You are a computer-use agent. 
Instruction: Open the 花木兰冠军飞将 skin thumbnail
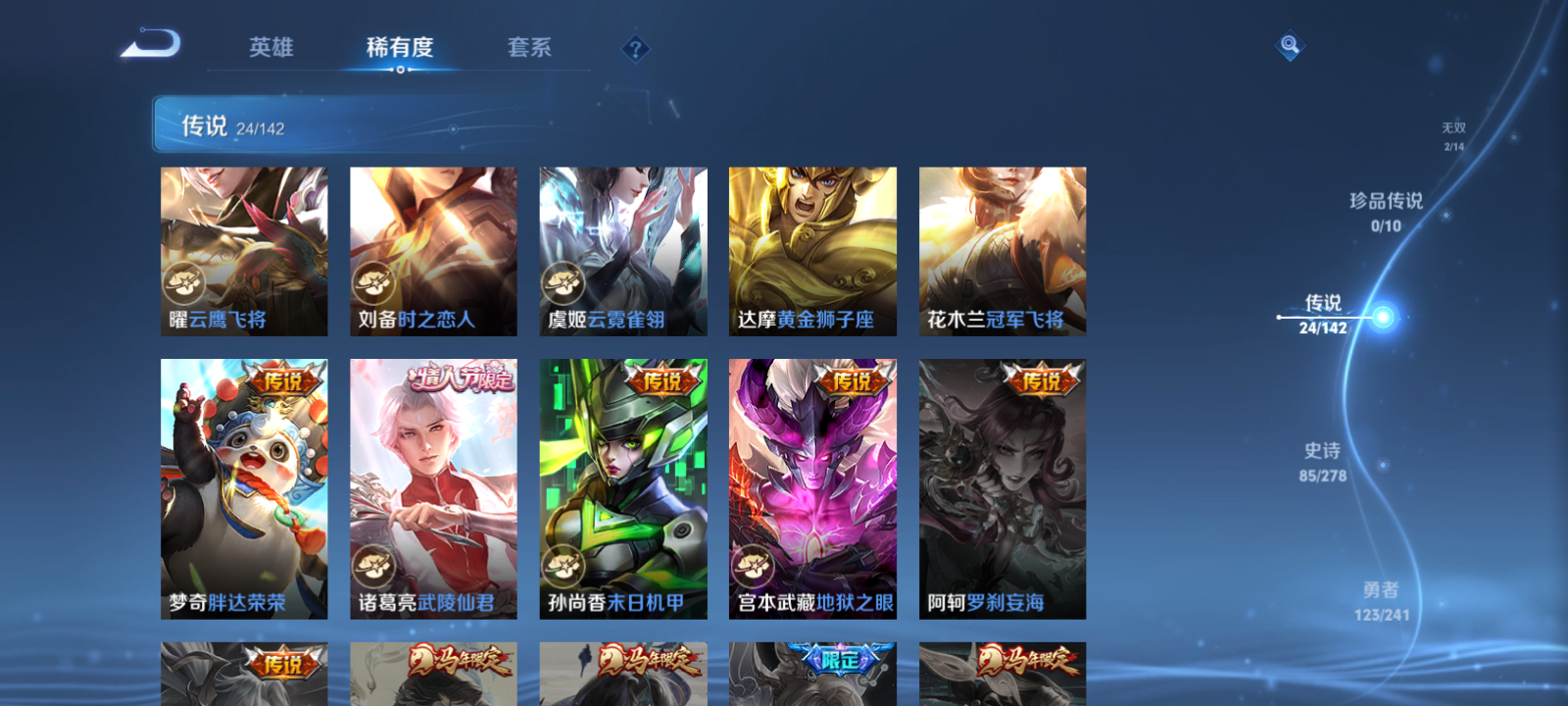1002,250
